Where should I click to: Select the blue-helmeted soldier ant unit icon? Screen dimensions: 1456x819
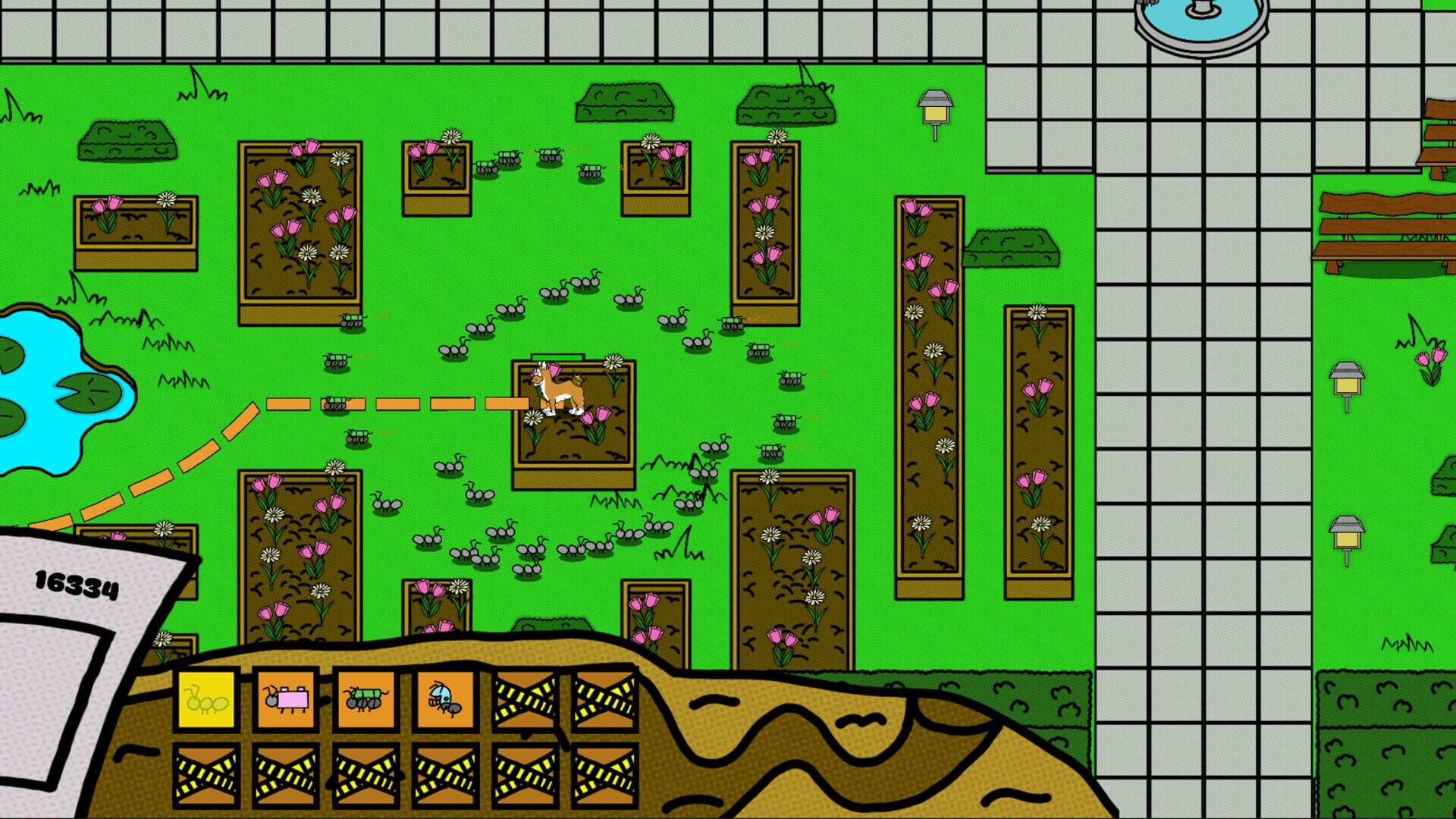tap(445, 701)
